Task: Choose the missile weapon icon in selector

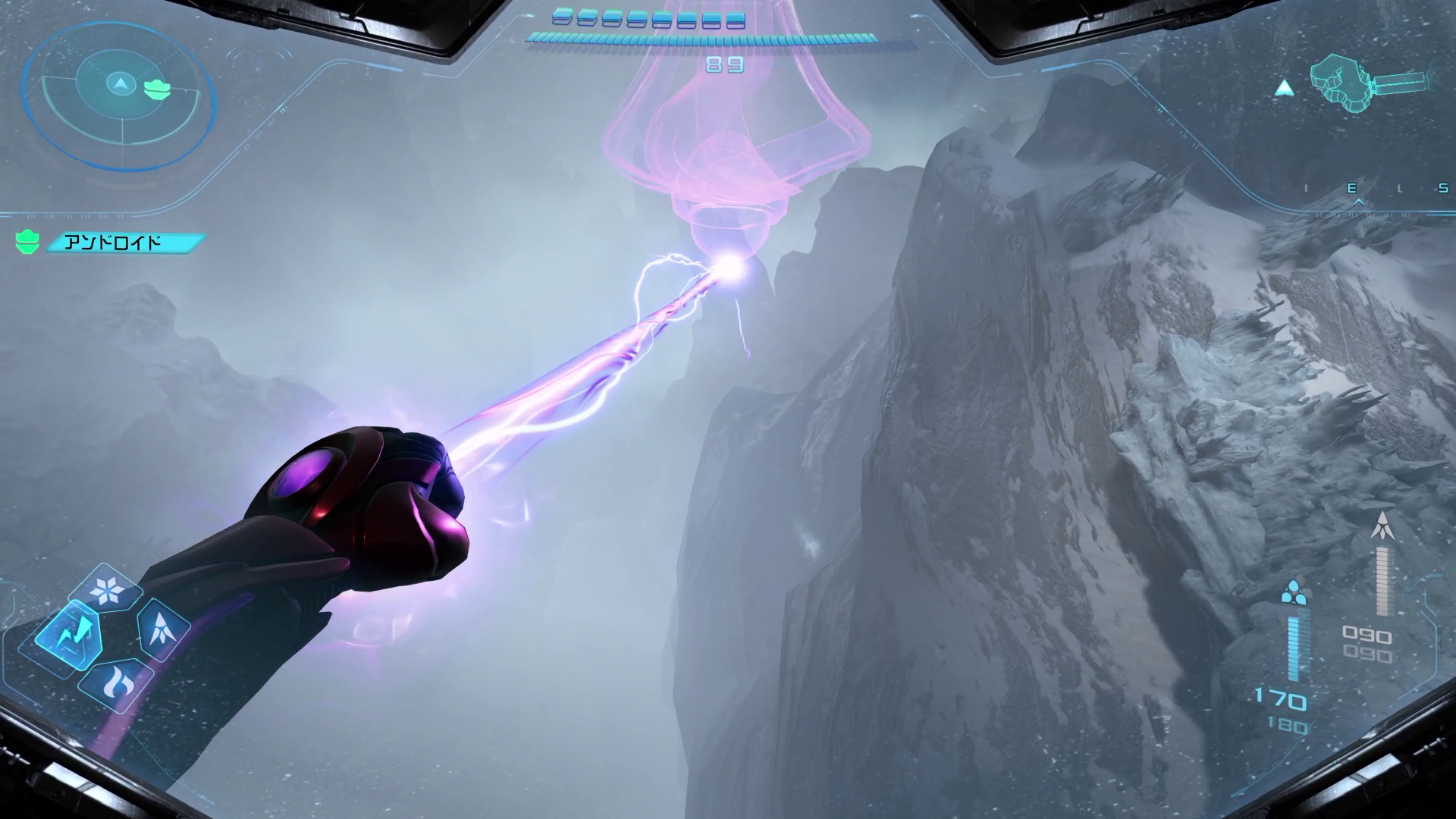Action: (x=161, y=629)
